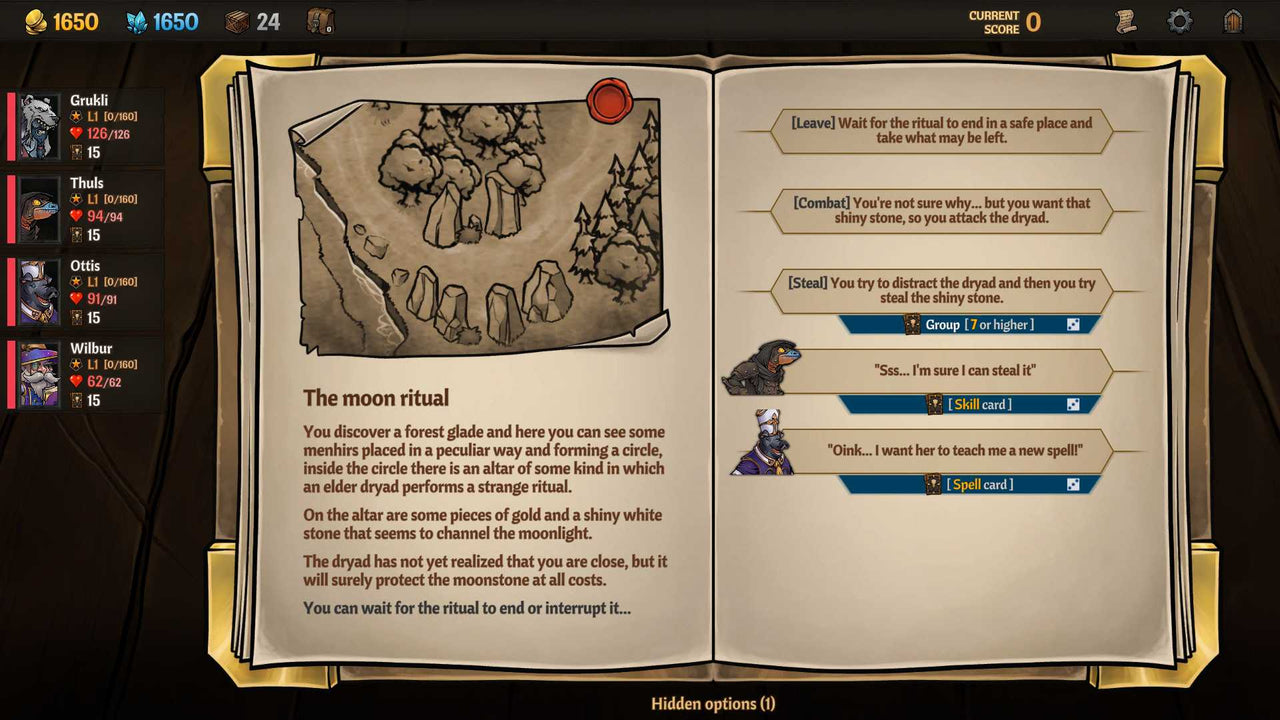Expand the Hidden options at the bottom
1280x720 pixels.
tap(713, 704)
